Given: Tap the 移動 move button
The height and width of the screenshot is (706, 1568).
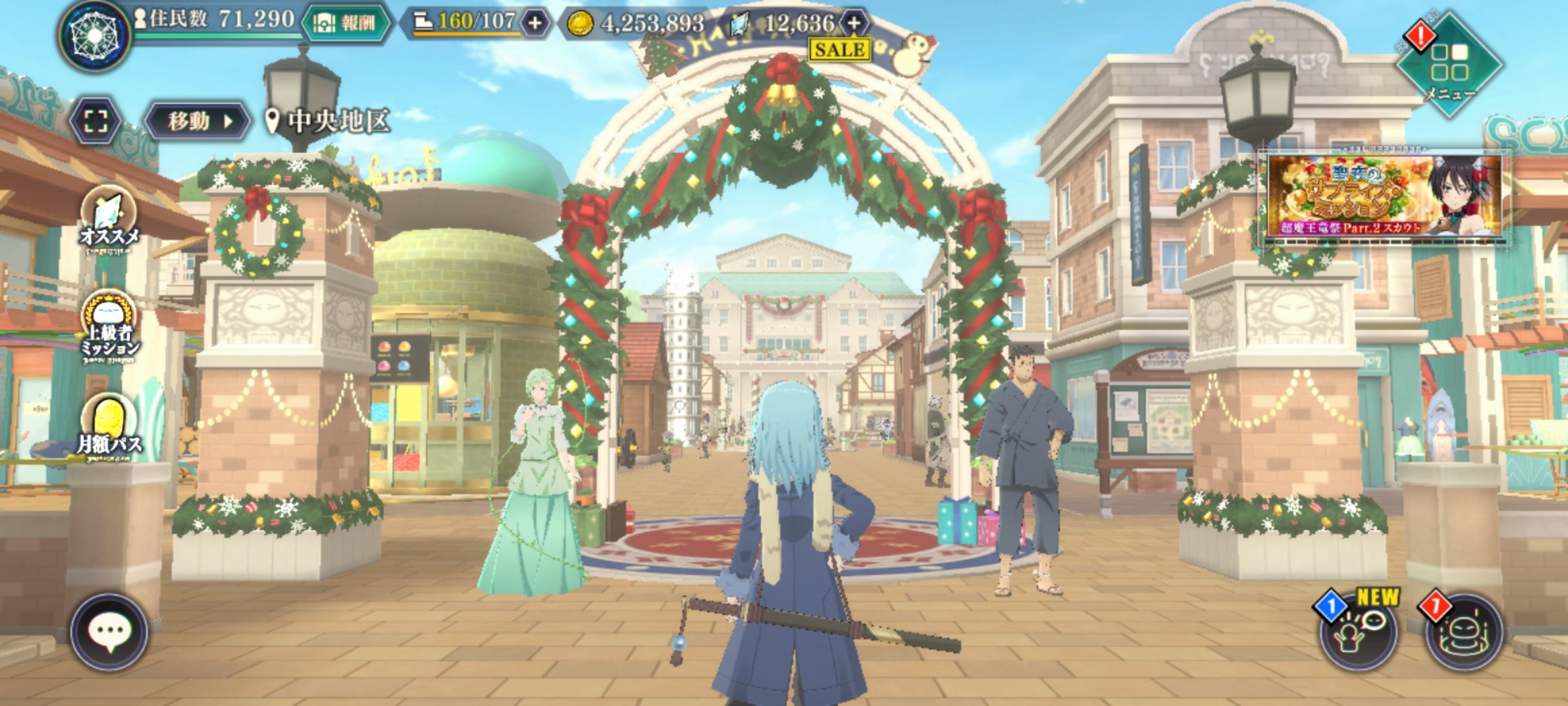Looking at the screenshot, I should (197, 121).
